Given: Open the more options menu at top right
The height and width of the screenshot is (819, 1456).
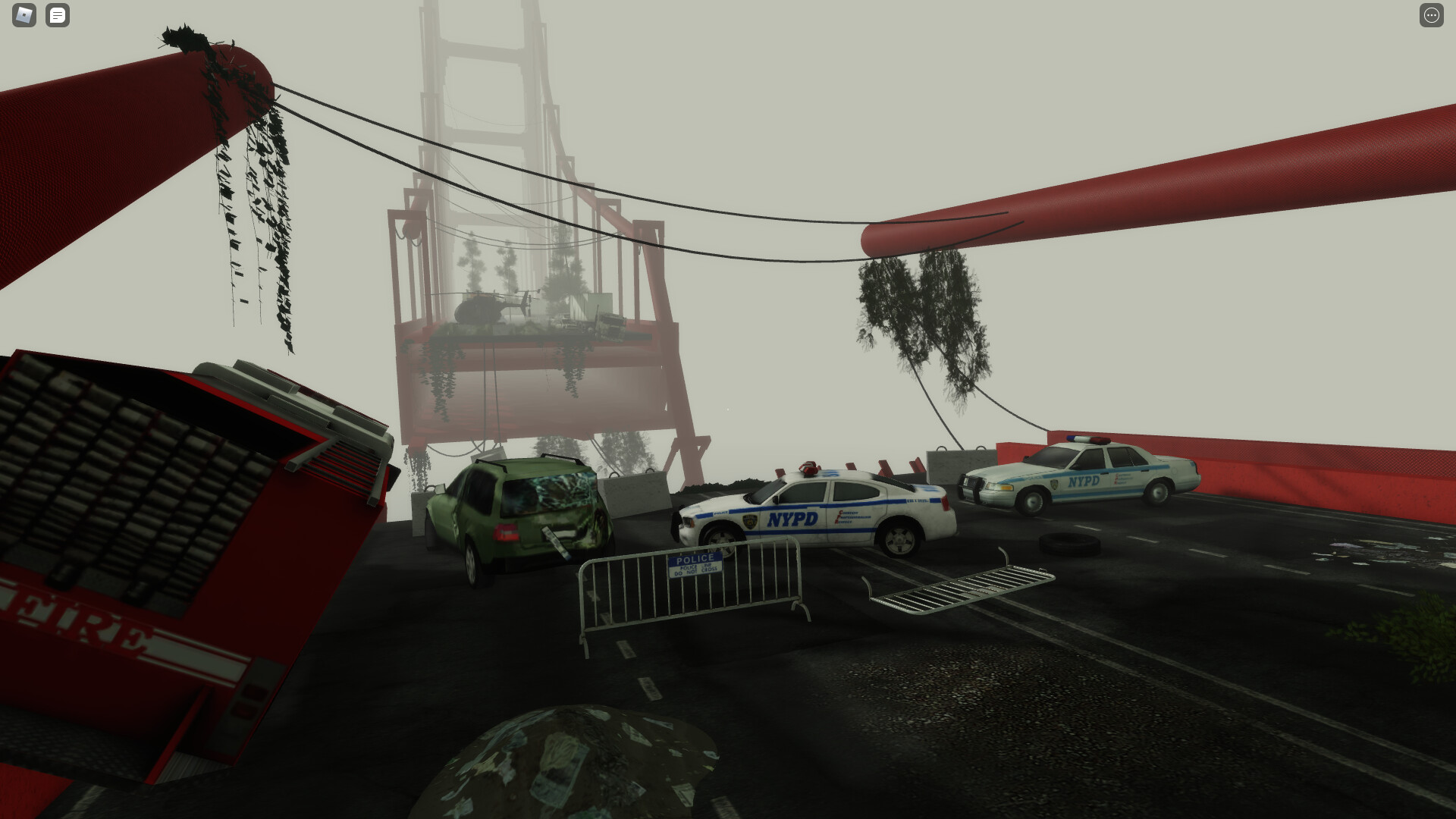Looking at the screenshot, I should point(1432,15).
